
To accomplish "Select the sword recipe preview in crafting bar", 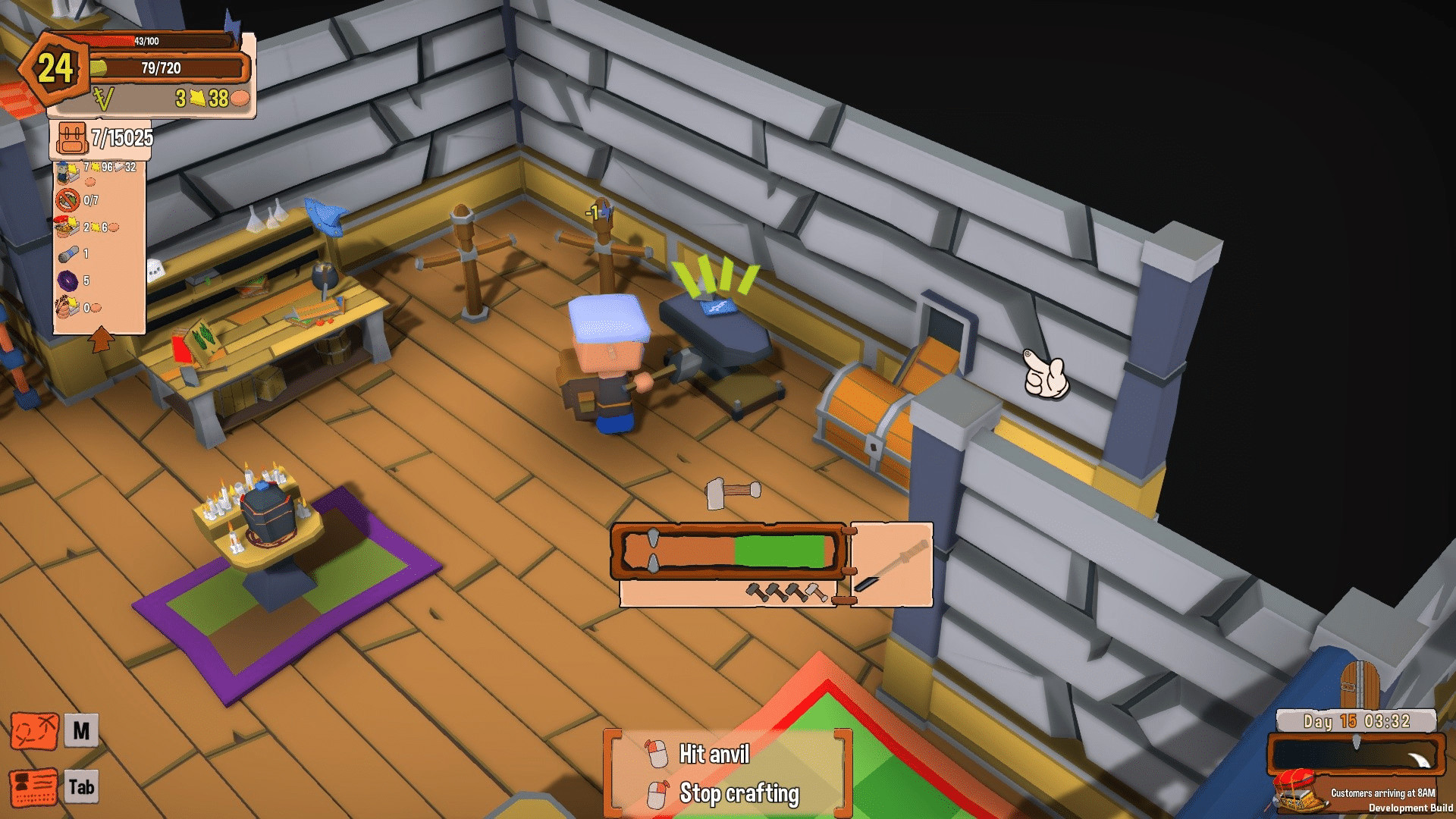I will 892,564.
